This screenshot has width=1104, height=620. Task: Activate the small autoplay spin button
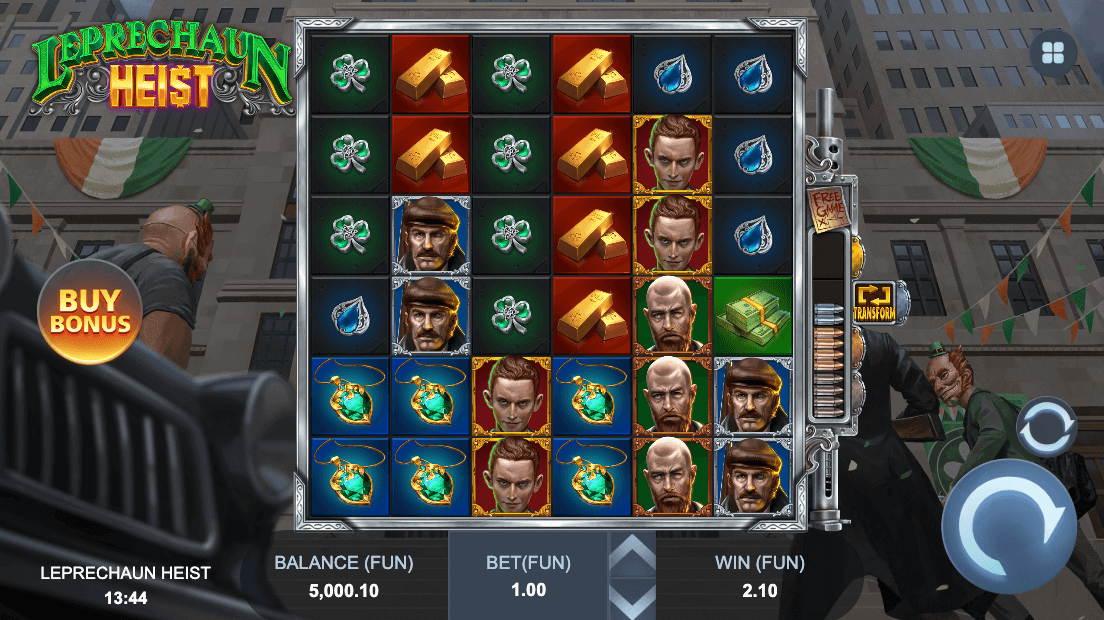coord(1045,426)
